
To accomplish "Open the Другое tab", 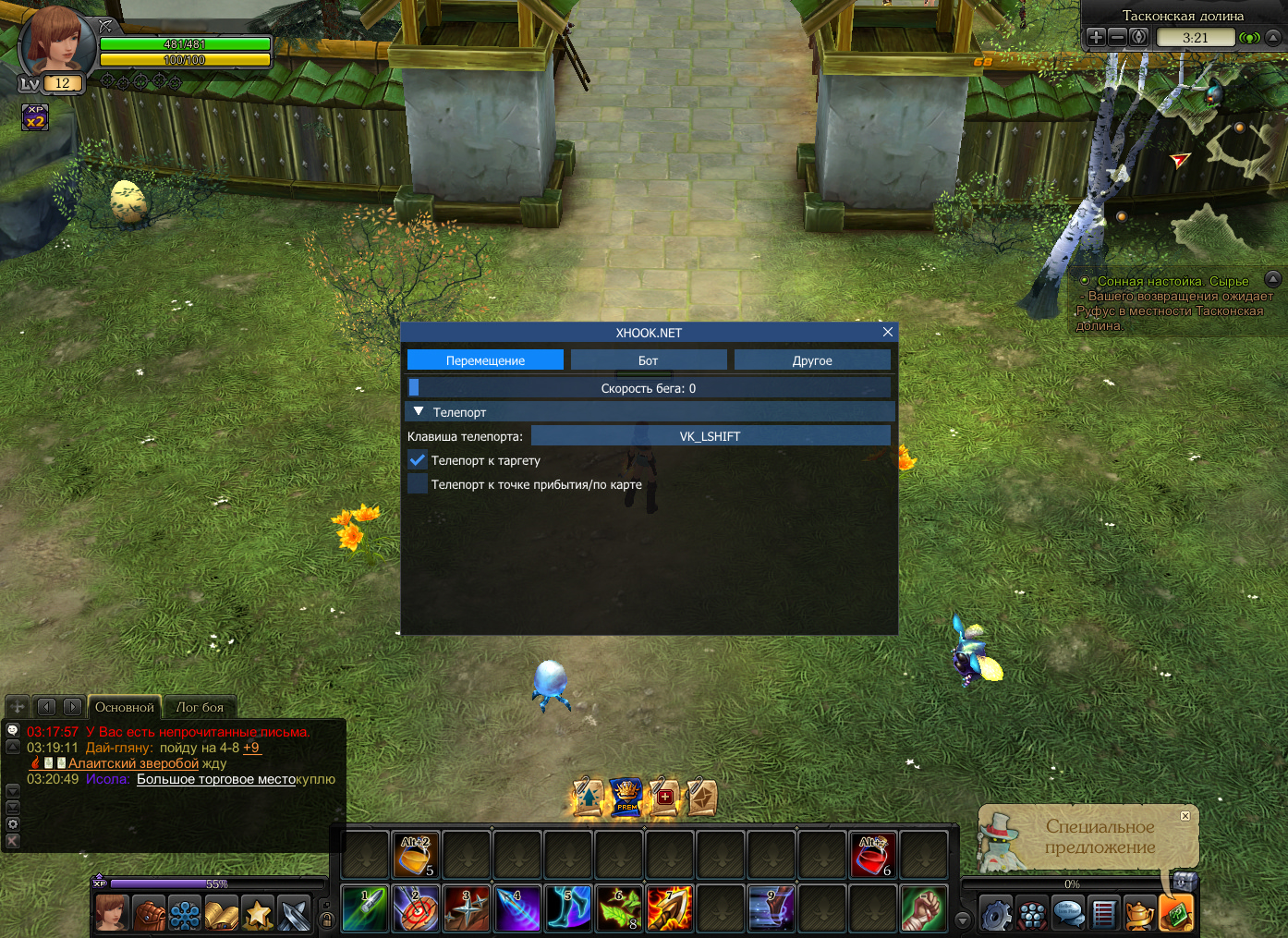I will point(812,360).
